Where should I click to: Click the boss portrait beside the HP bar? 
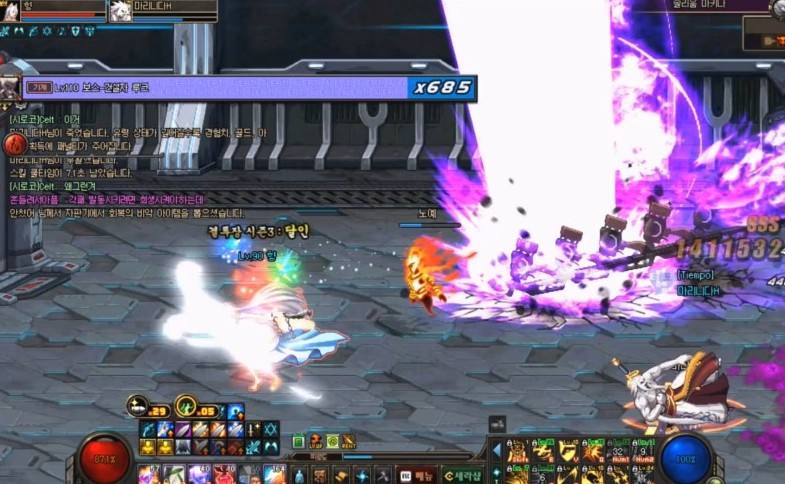[x=11, y=87]
